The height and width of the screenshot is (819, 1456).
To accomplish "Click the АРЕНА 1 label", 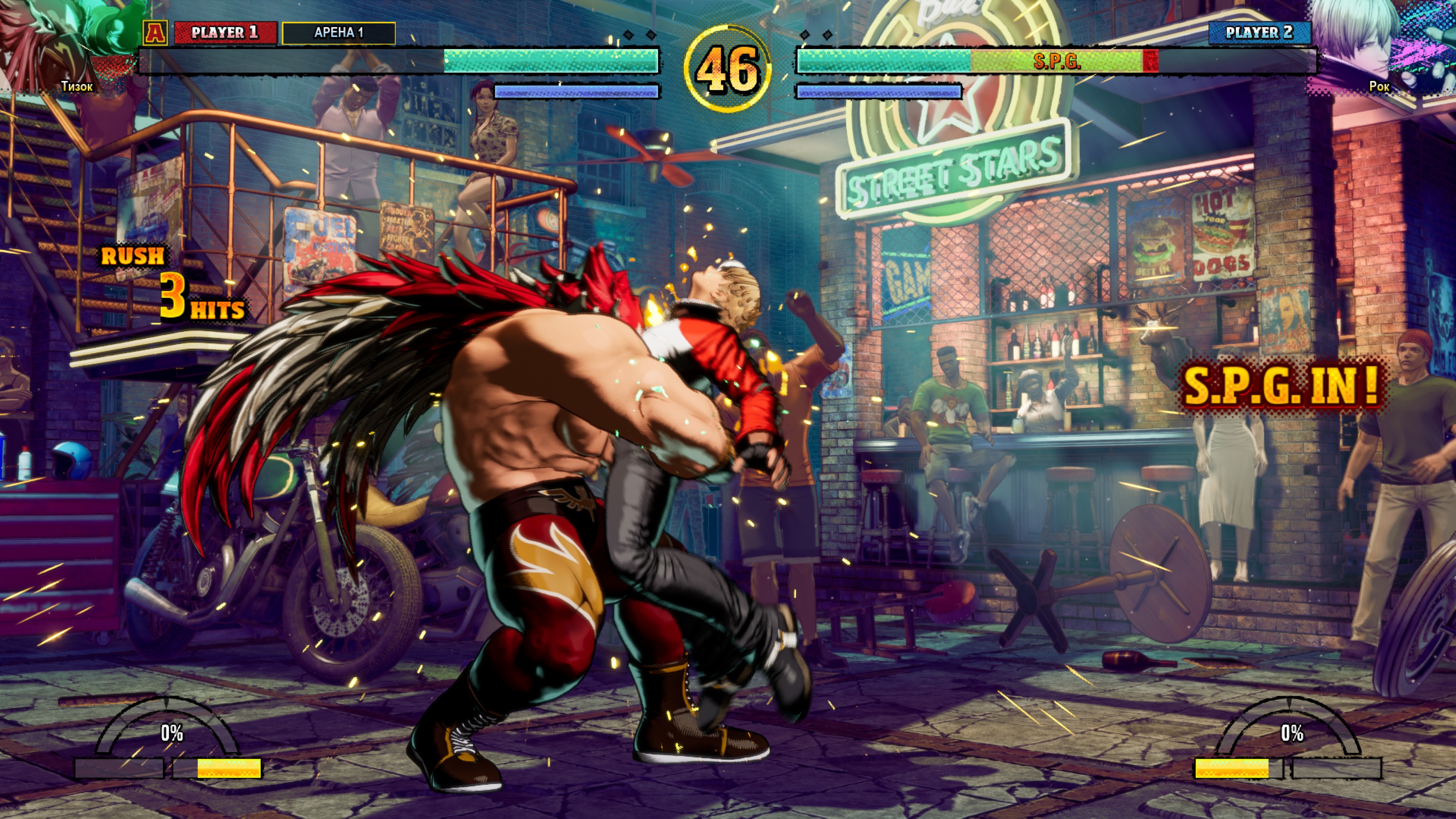I will [x=338, y=33].
